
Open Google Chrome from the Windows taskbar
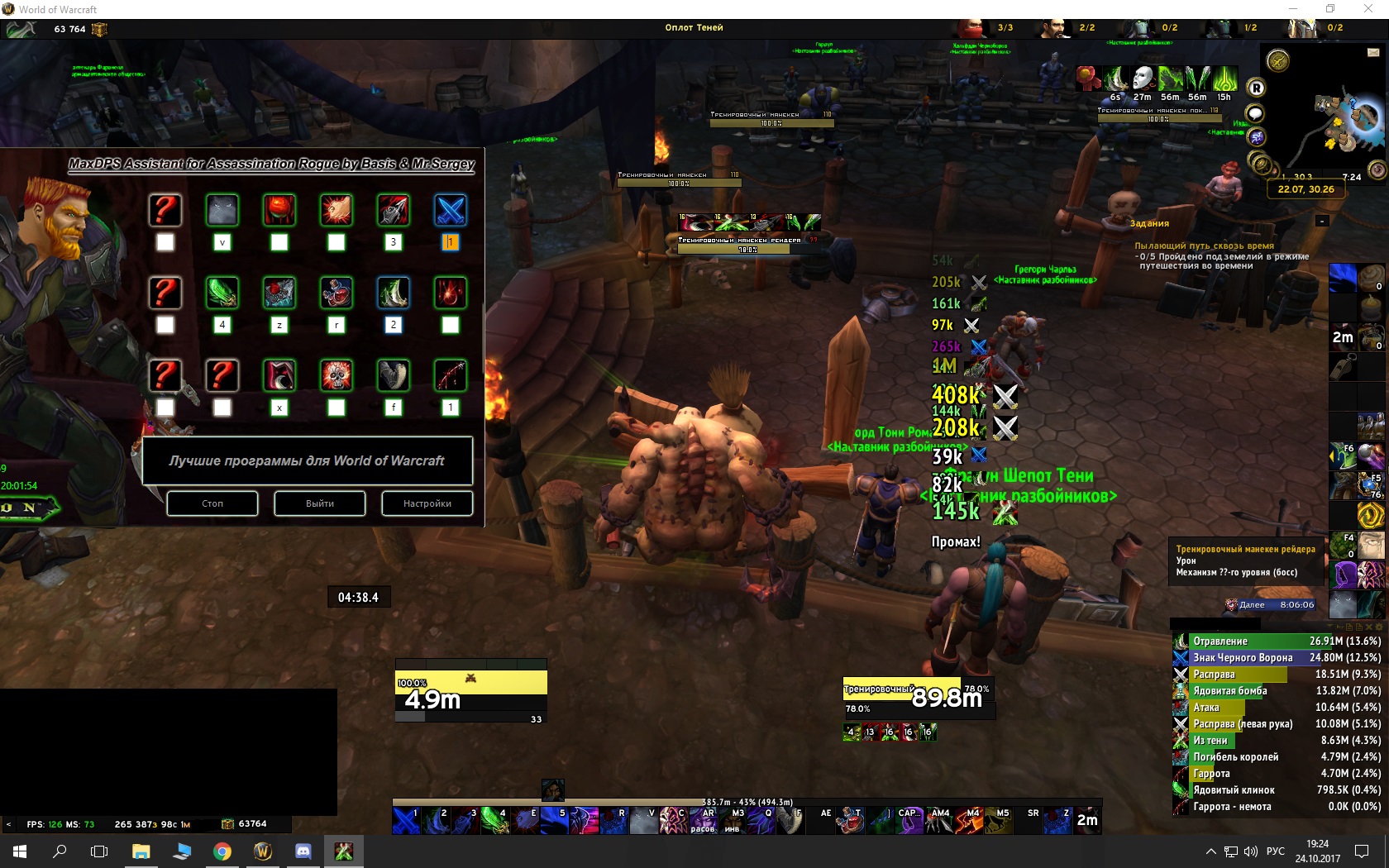point(222,851)
